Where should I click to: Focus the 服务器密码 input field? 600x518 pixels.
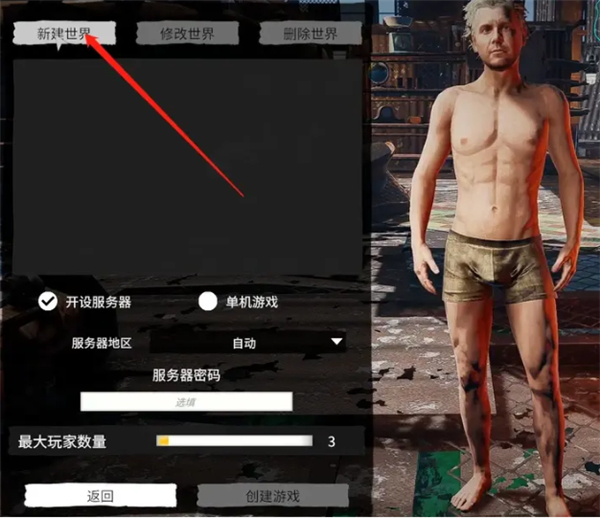coord(186,401)
